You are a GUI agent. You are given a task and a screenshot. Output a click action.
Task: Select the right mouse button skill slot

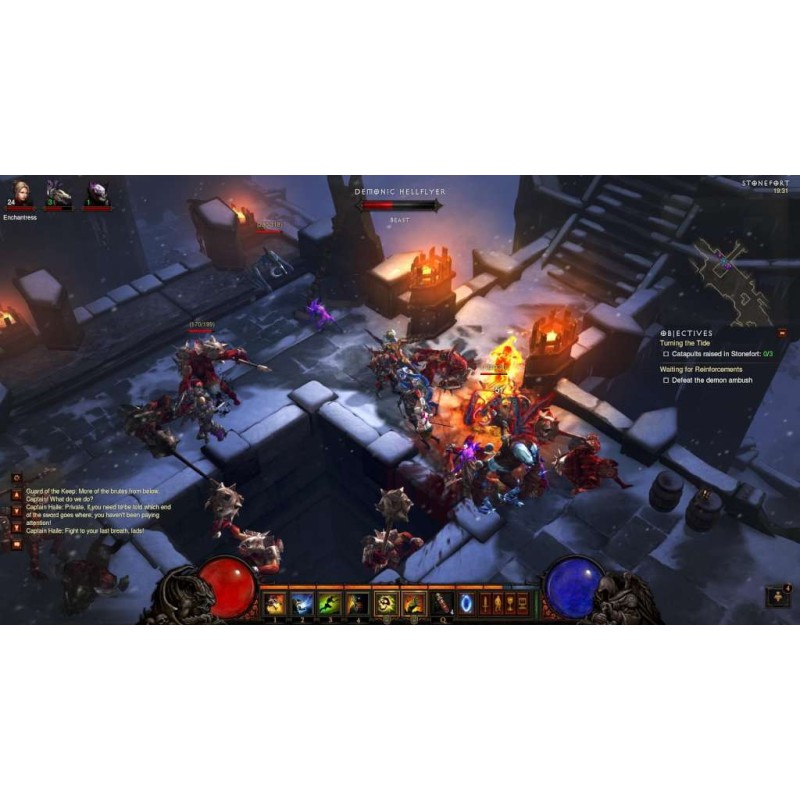pyautogui.click(x=413, y=603)
